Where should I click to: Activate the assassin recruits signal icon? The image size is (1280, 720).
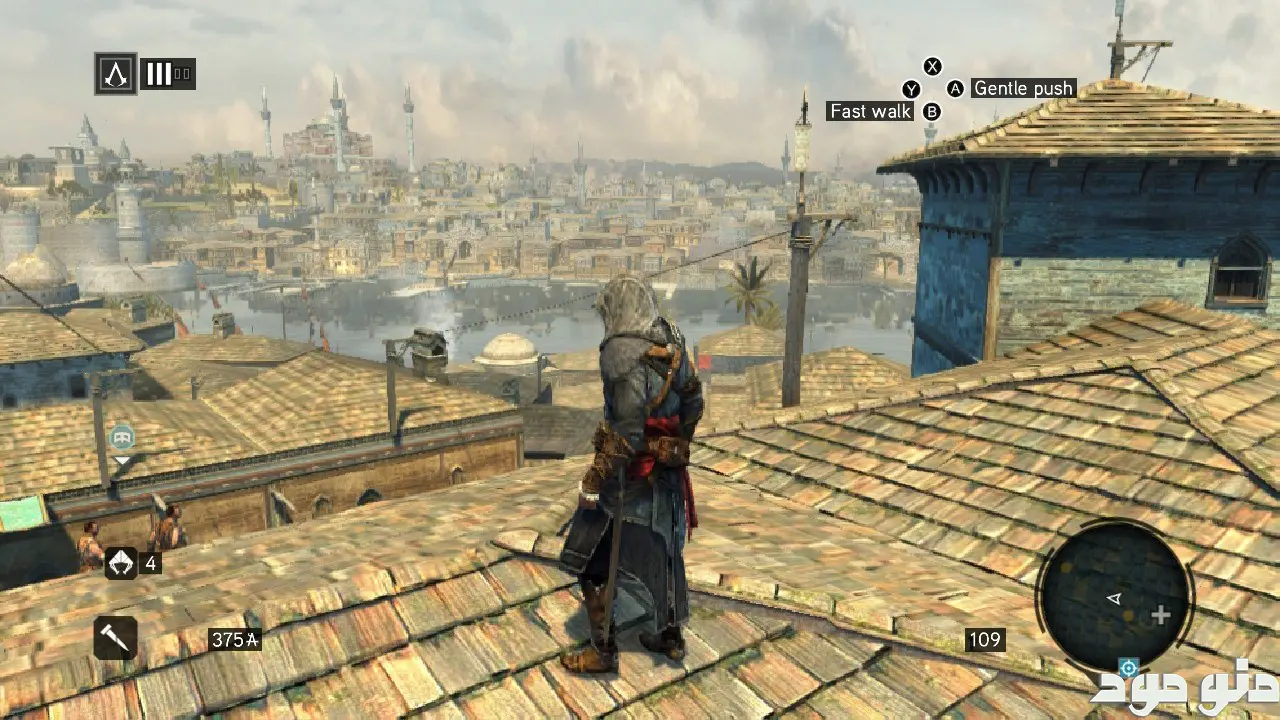(121, 563)
